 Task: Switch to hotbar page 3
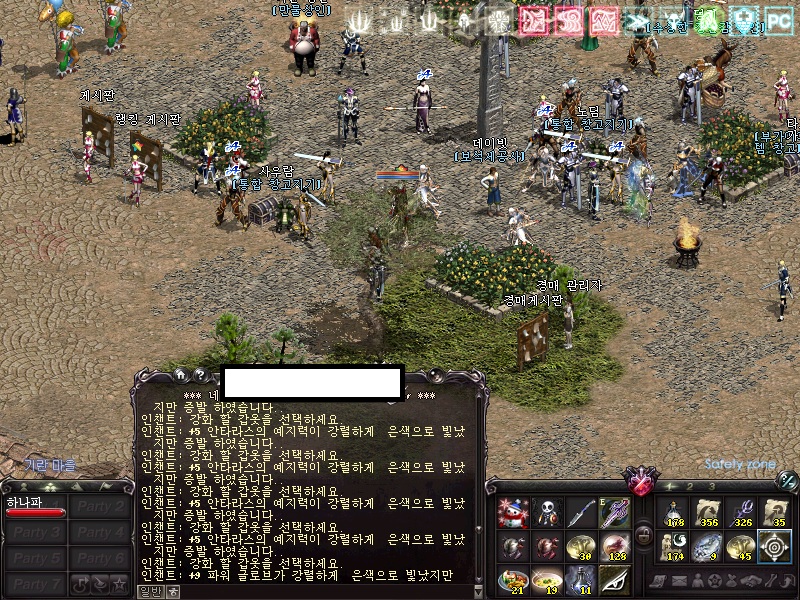(x=710, y=486)
